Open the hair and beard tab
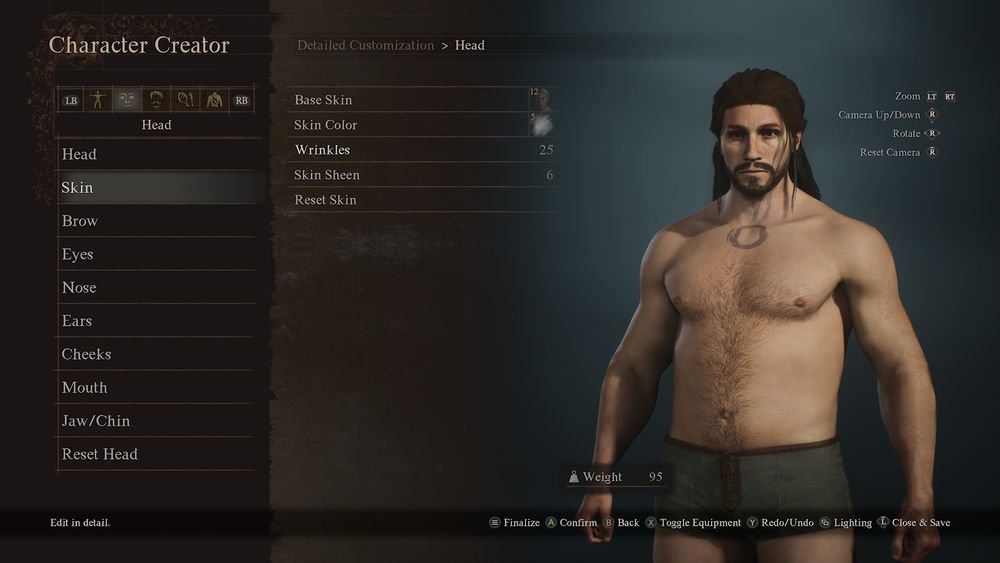This screenshot has height=563, width=1000. pyautogui.click(x=156, y=100)
